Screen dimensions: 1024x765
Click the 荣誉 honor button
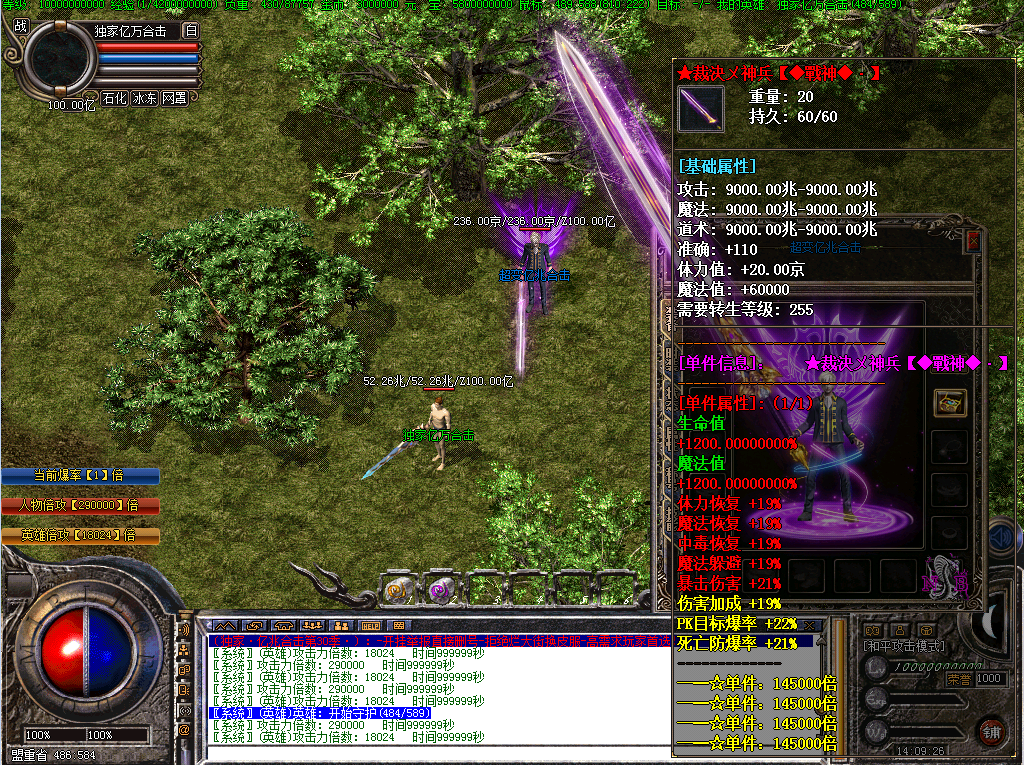958,679
